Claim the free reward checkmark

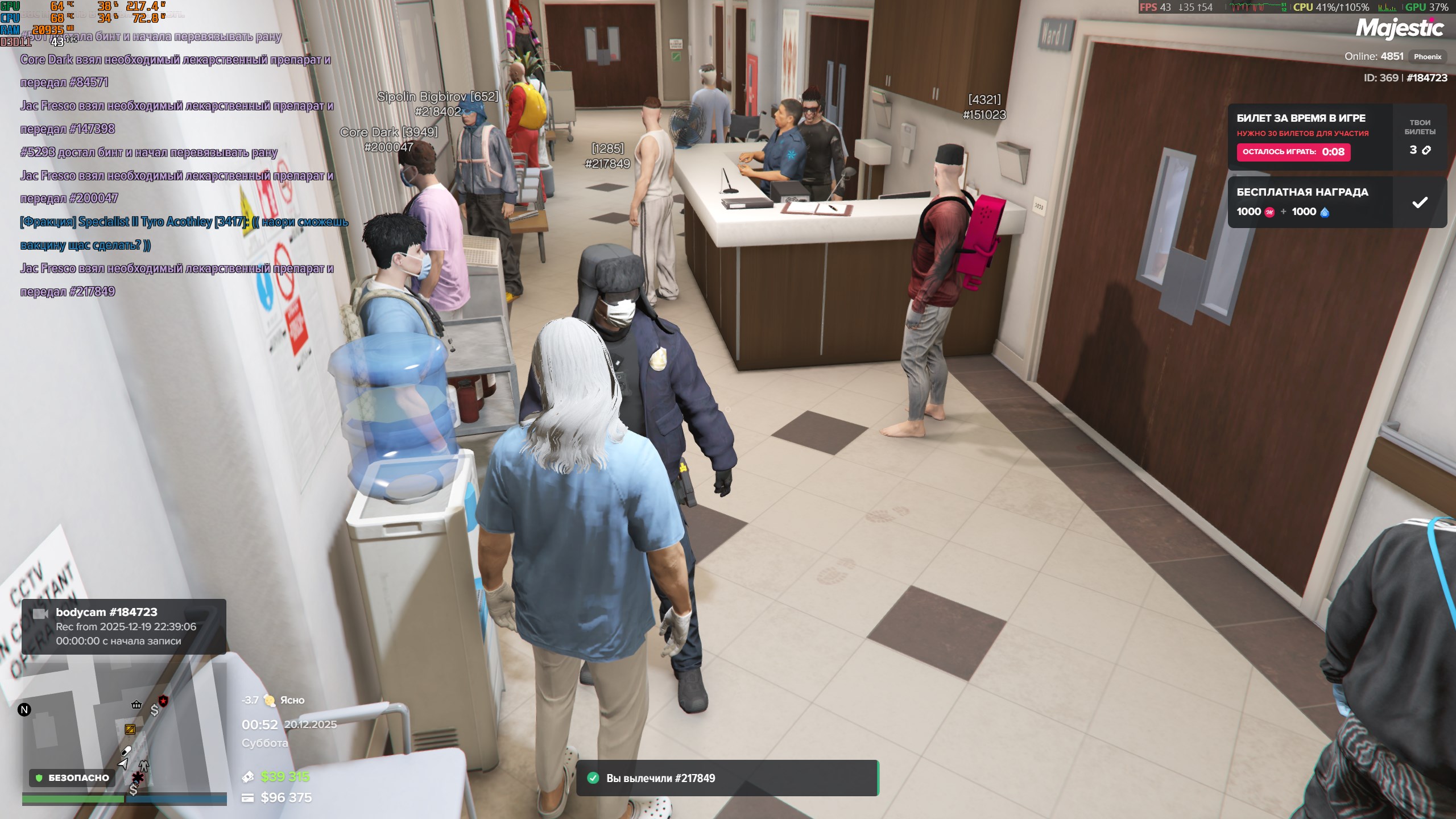[x=1420, y=202]
